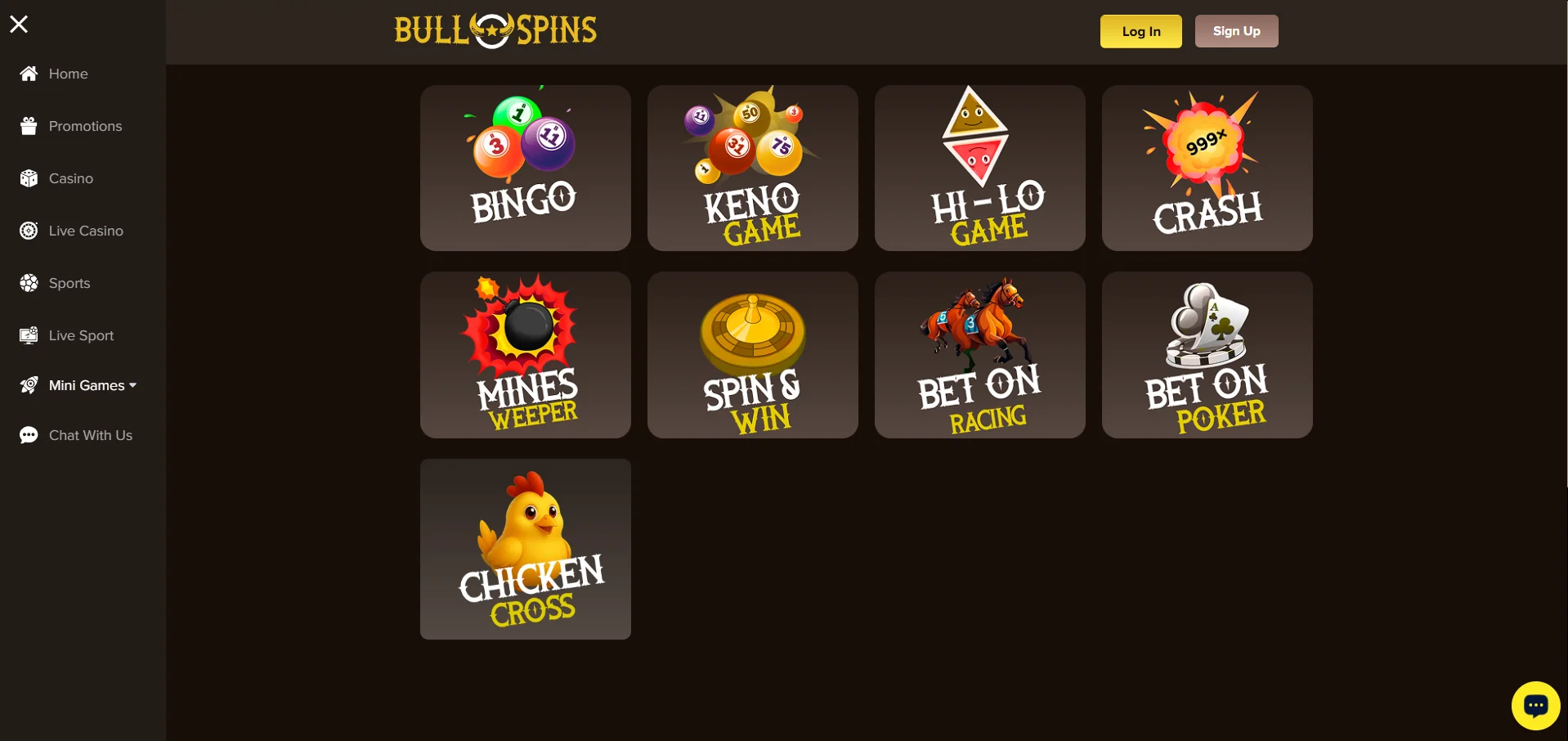Select the Sports icon in sidebar

29,283
